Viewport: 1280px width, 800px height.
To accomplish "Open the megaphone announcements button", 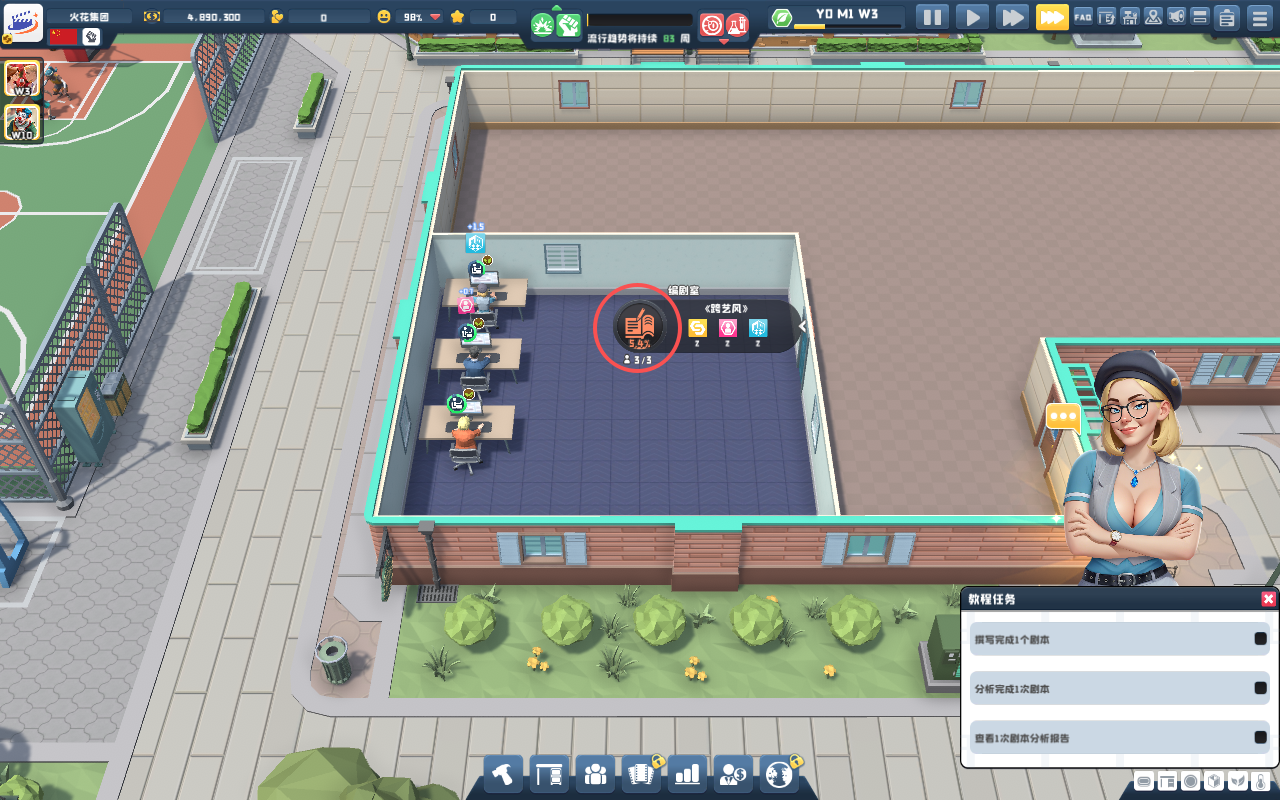I will pyautogui.click(x=1177, y=17).
